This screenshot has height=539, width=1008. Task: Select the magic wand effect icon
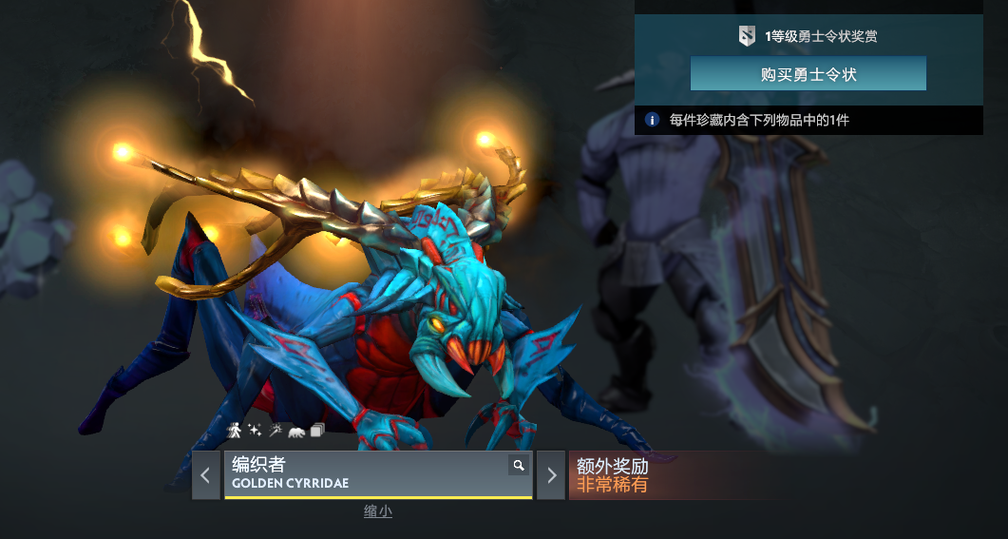coord(274,430)
